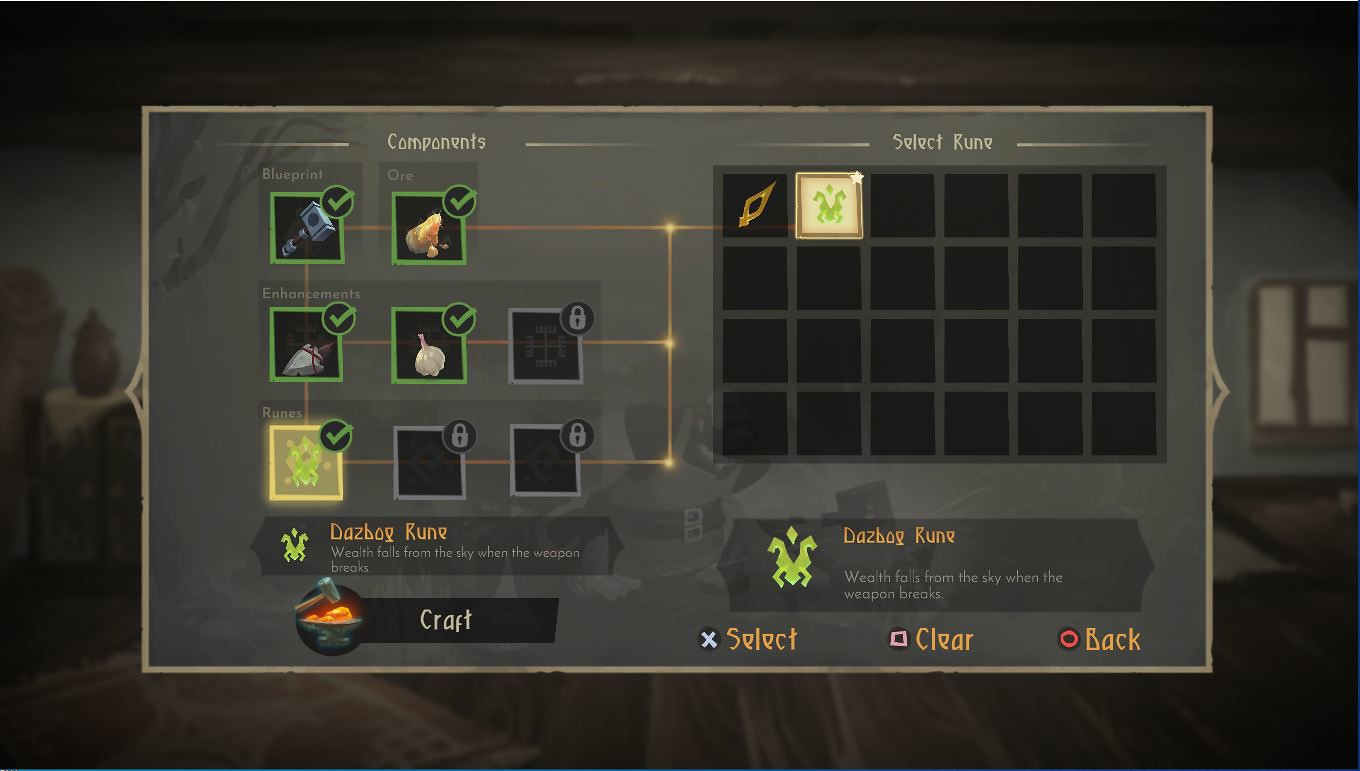Image resolution: width=1360 pixels, height=771 pixels.
Task: Select the hammer blueprint slot
Action: [306, 229]
